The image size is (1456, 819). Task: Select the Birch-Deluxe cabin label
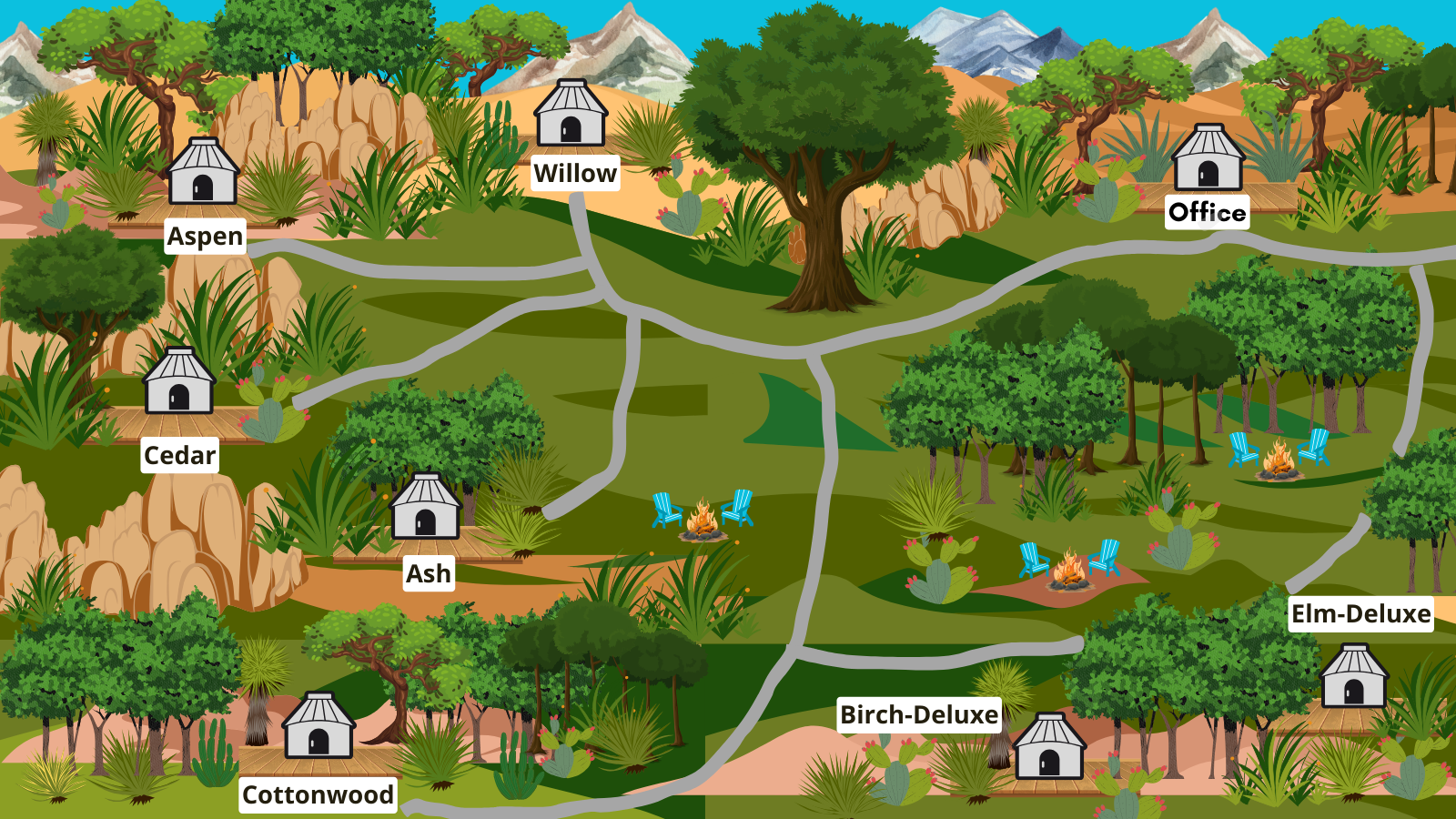click(919, 714)
